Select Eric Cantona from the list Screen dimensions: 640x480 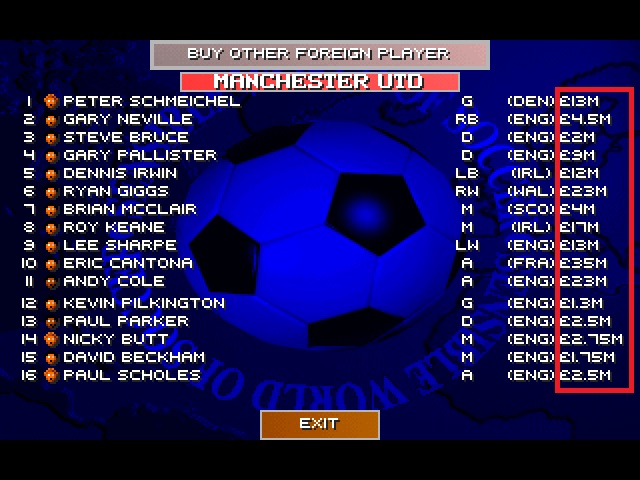tap(128, 263)
